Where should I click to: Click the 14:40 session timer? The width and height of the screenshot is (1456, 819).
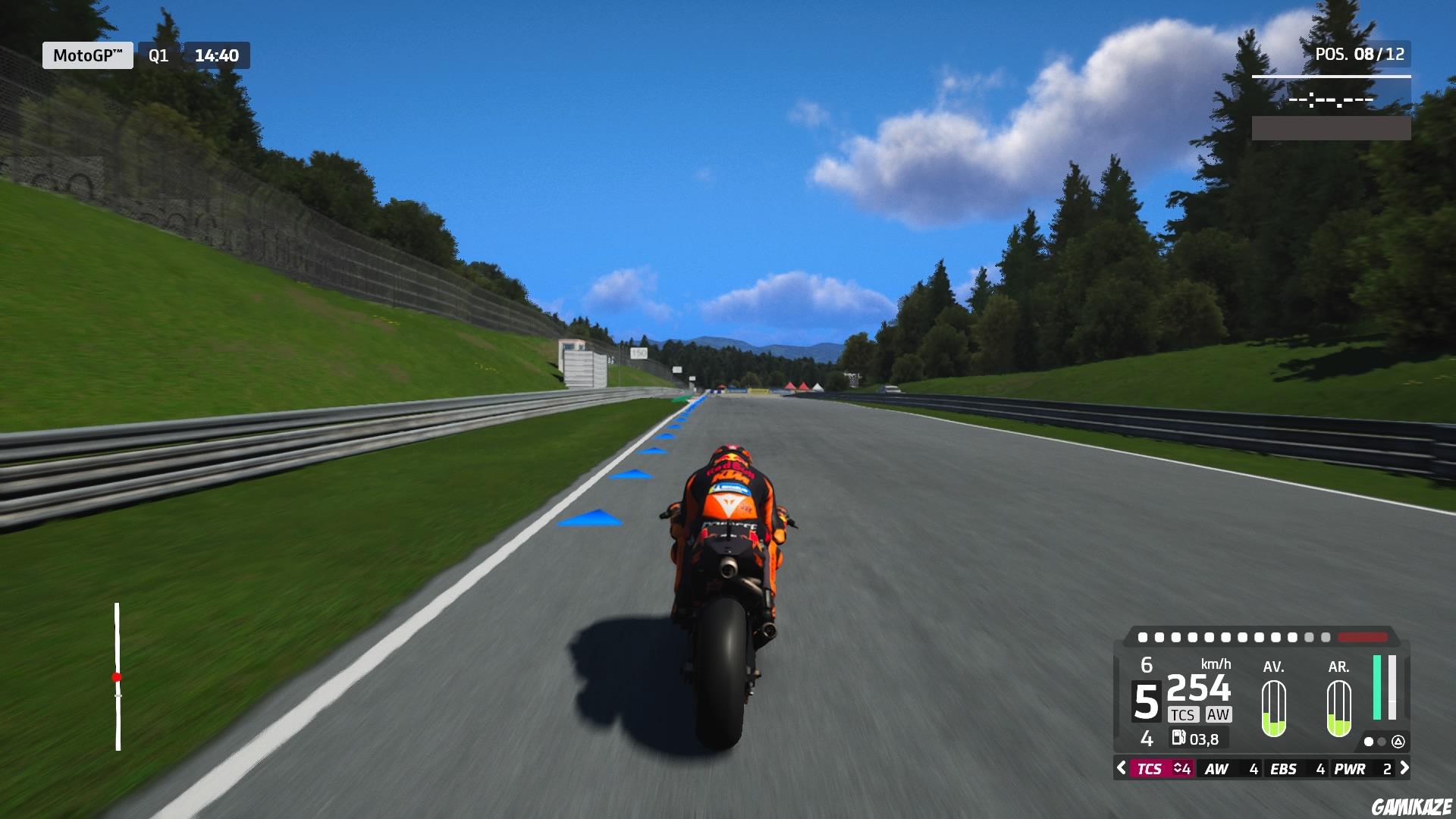(216, 55)
